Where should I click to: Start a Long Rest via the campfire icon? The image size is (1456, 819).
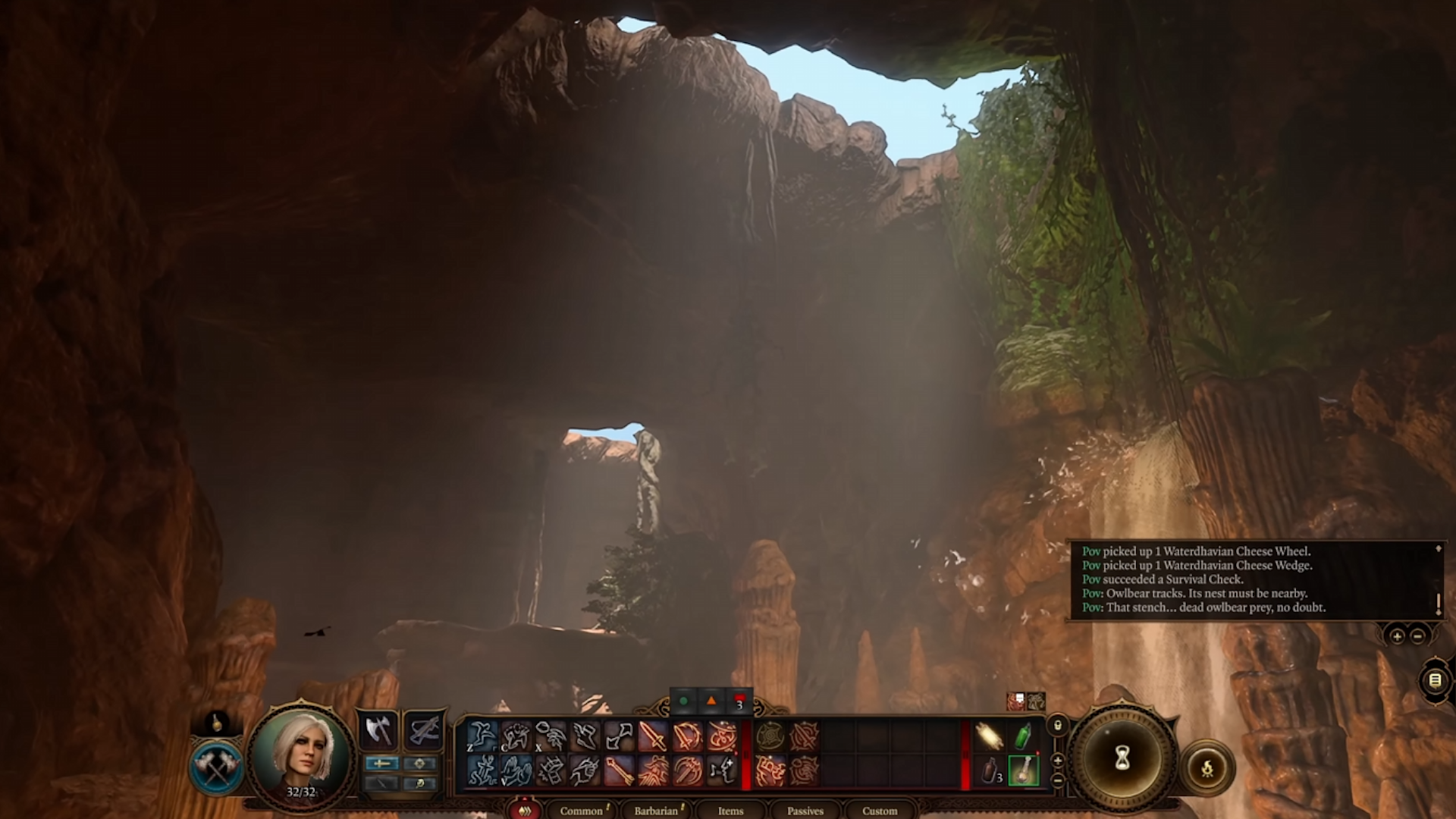(1206, 767)
